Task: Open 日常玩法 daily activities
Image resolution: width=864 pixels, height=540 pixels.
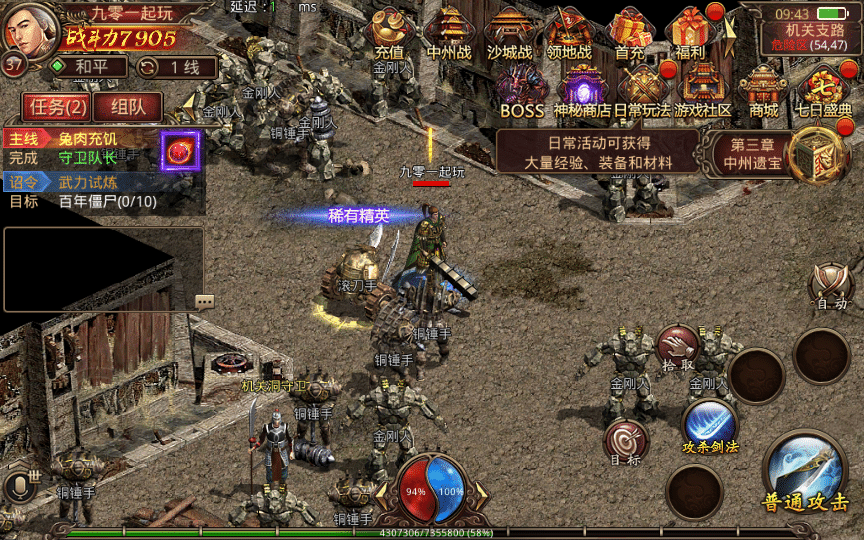Action: (642, 91)
